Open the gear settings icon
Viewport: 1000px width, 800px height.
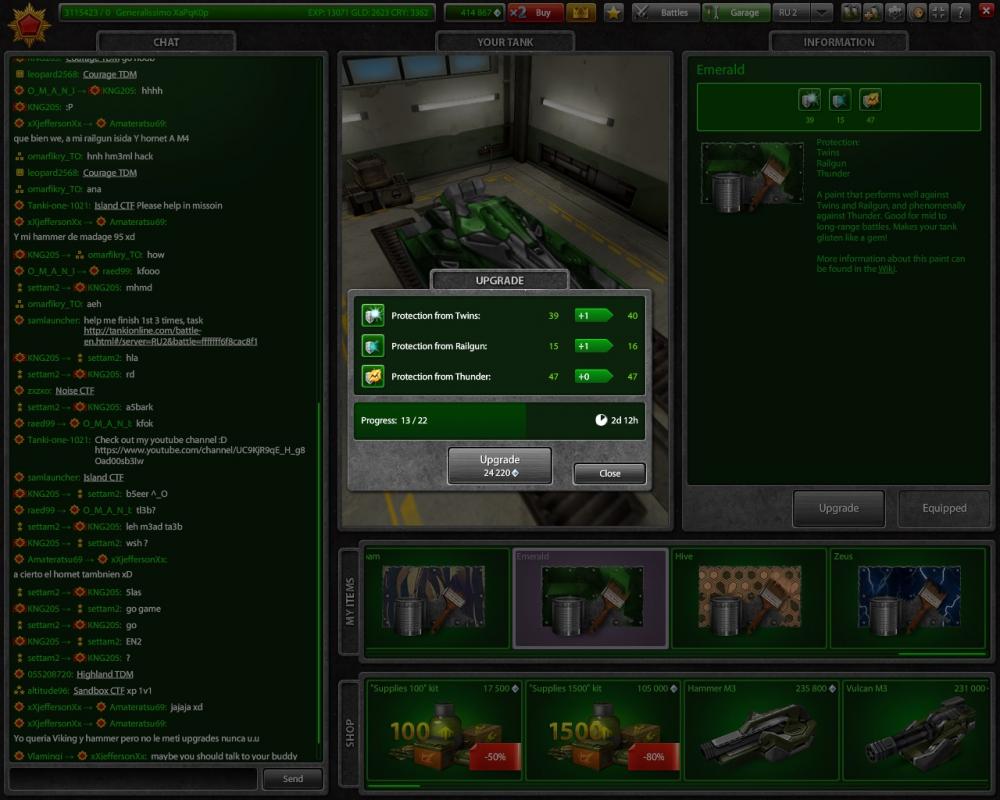(x=894, y=13)
